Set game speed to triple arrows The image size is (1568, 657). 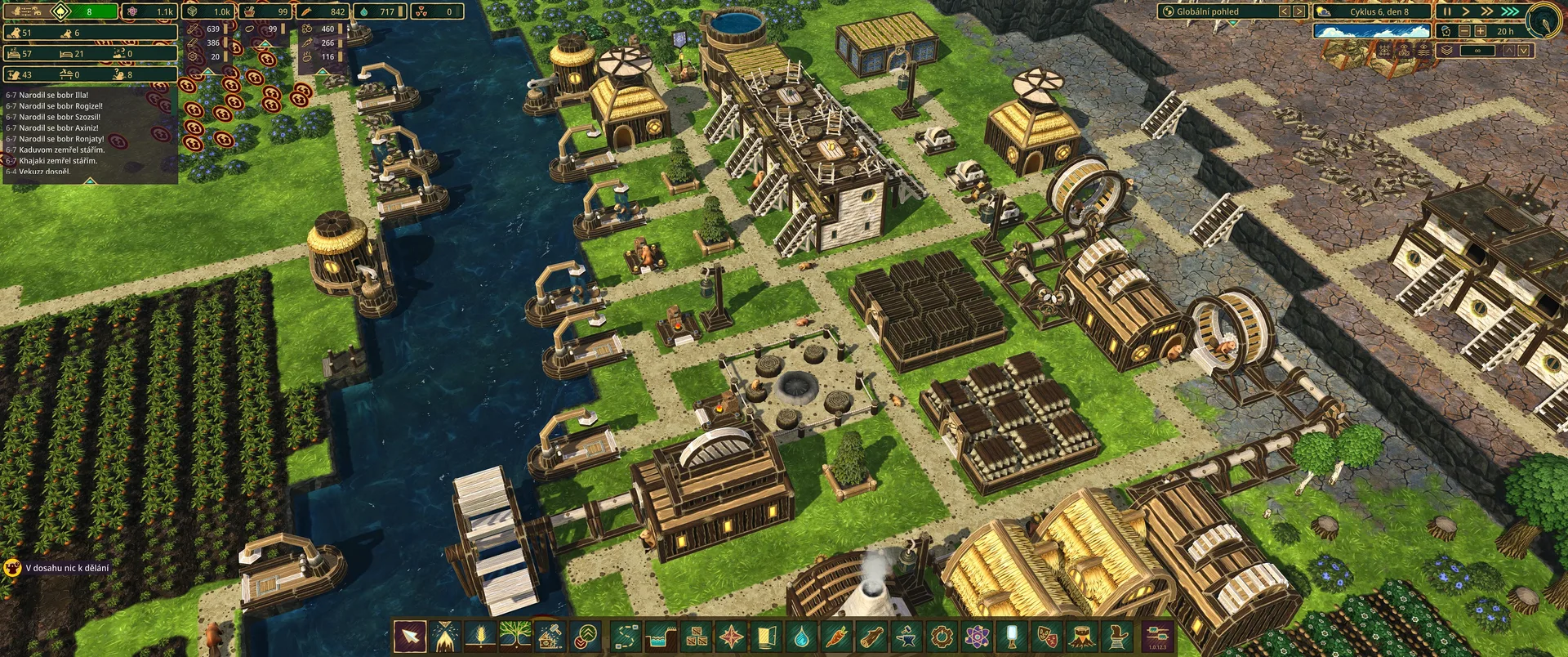[x=1509, y=11]
